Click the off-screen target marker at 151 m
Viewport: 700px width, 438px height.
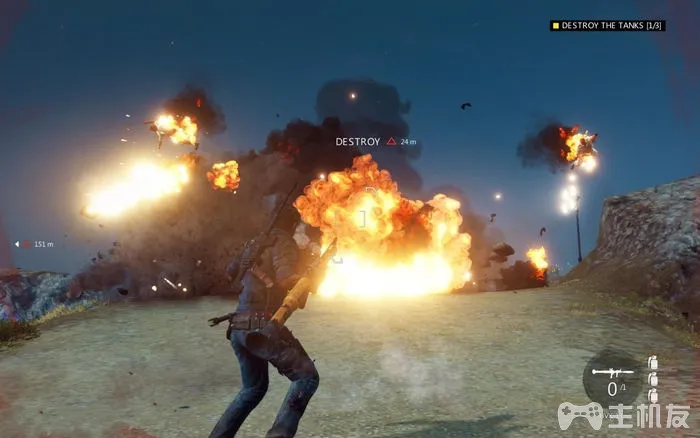pos(17,244)
